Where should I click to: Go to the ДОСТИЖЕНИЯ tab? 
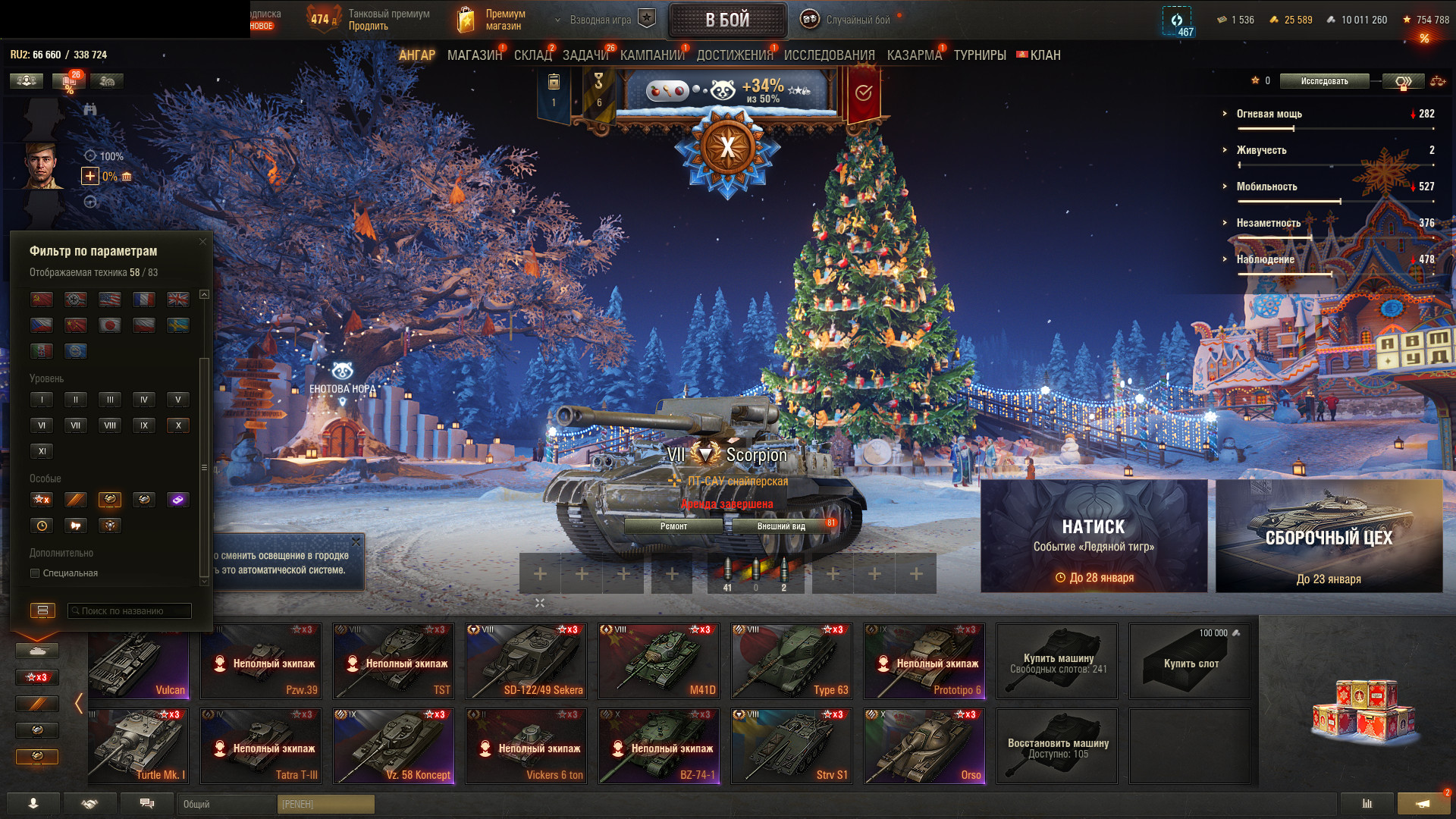[x=734, y=55]
